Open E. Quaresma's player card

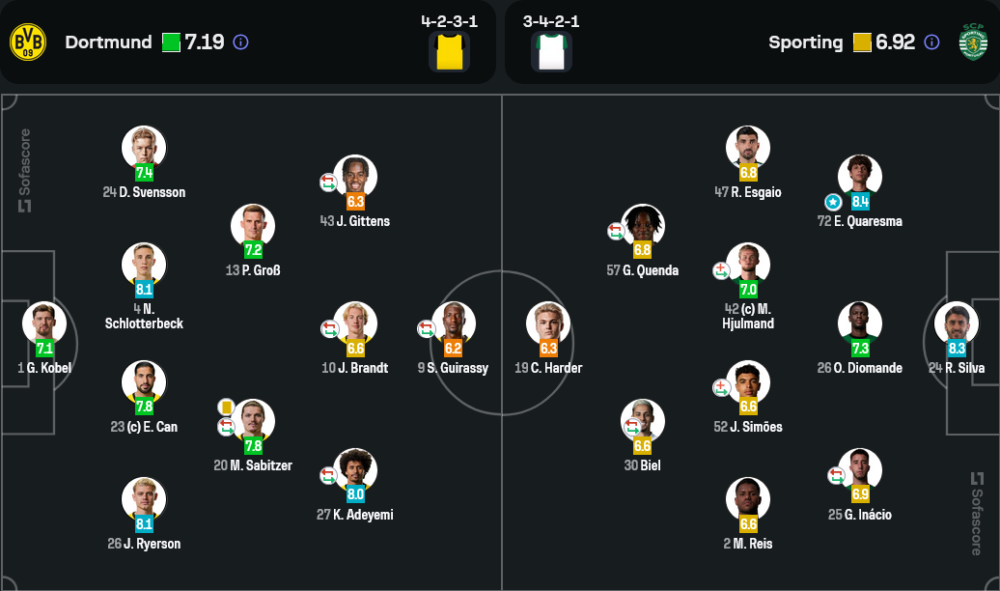click(860, 176)
